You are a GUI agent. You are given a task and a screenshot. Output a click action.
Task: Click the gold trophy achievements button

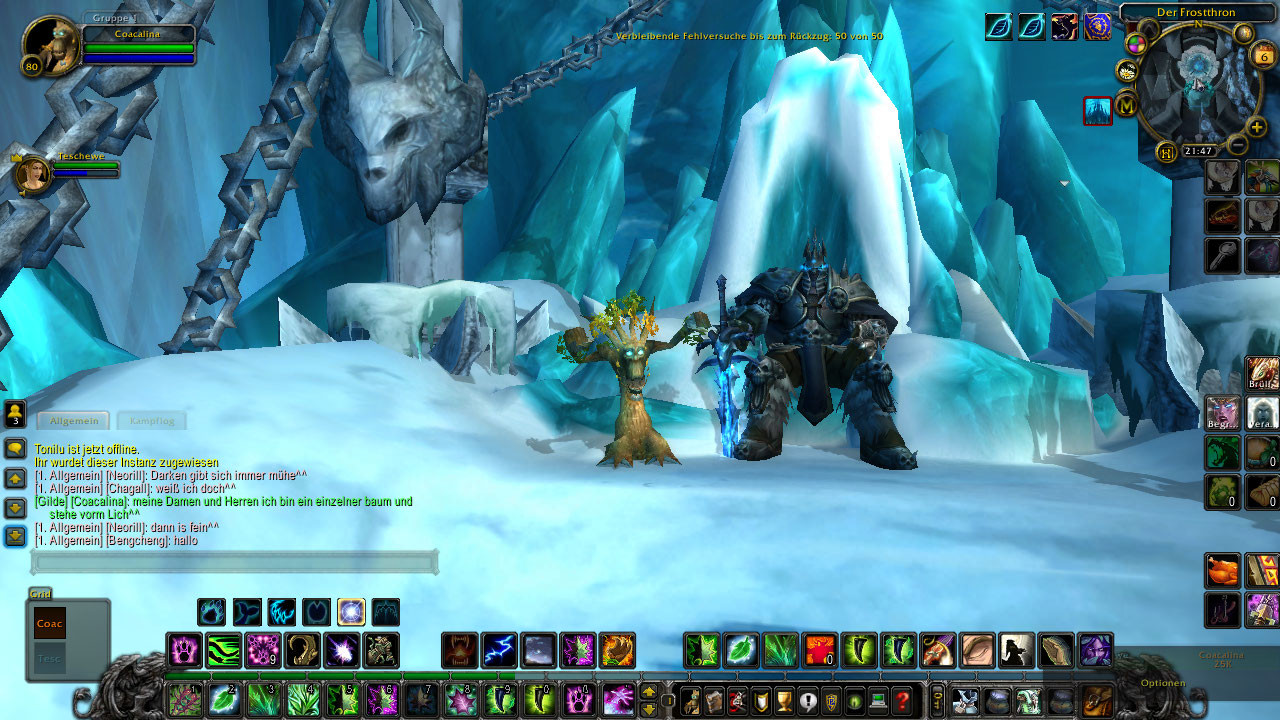pyautogui.click(x=784, y=700)
